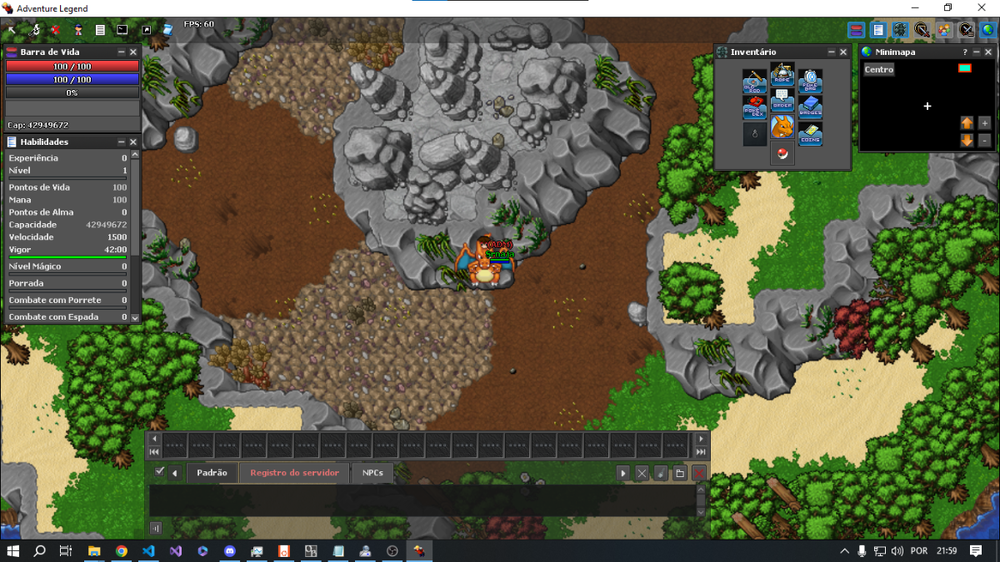The height and width of the screenshot is (562, 1000).
Task: Switch to the Padrão chat tab
Action: point(211,473)
